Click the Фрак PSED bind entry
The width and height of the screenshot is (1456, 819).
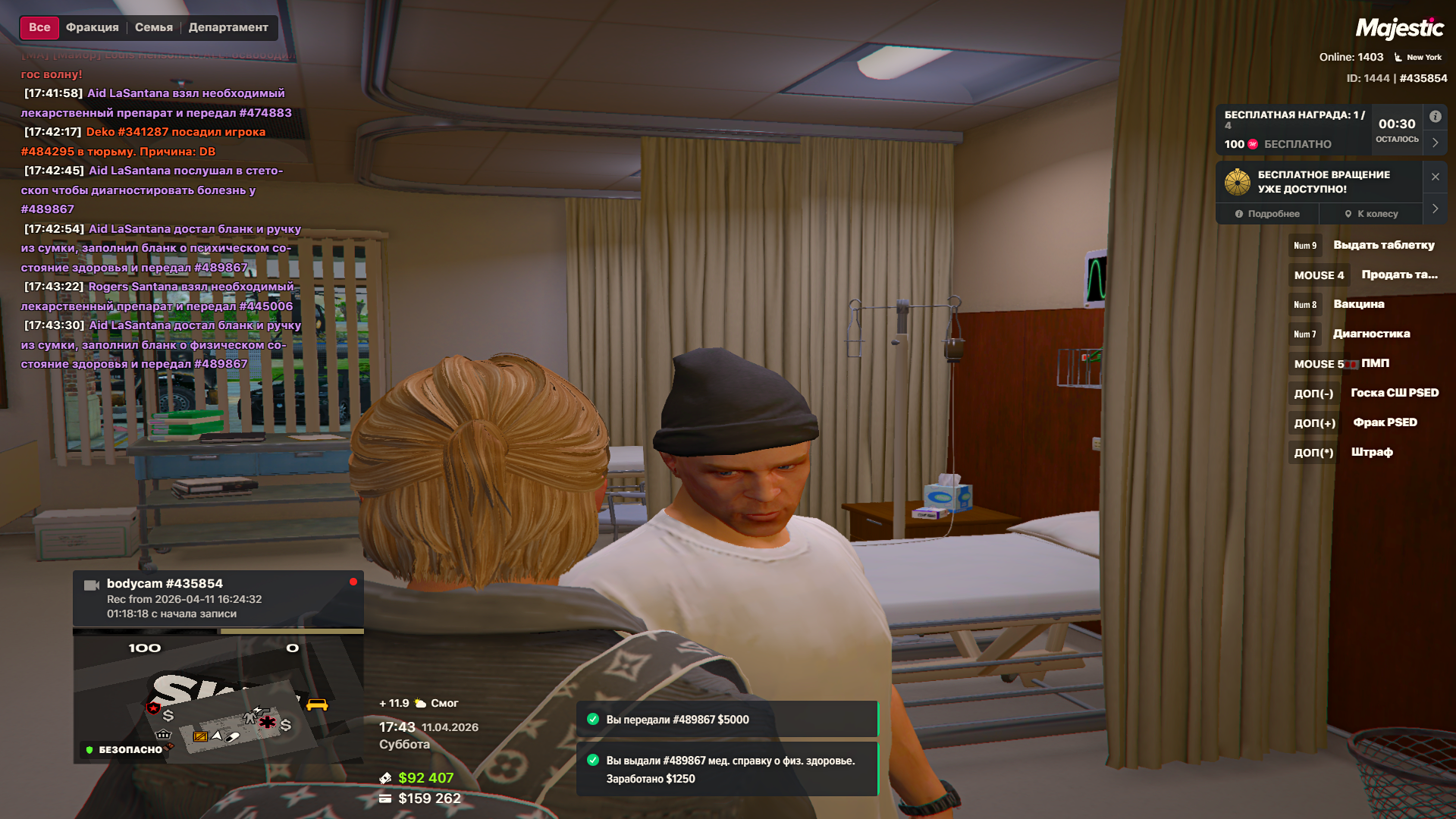[1385, 422]
